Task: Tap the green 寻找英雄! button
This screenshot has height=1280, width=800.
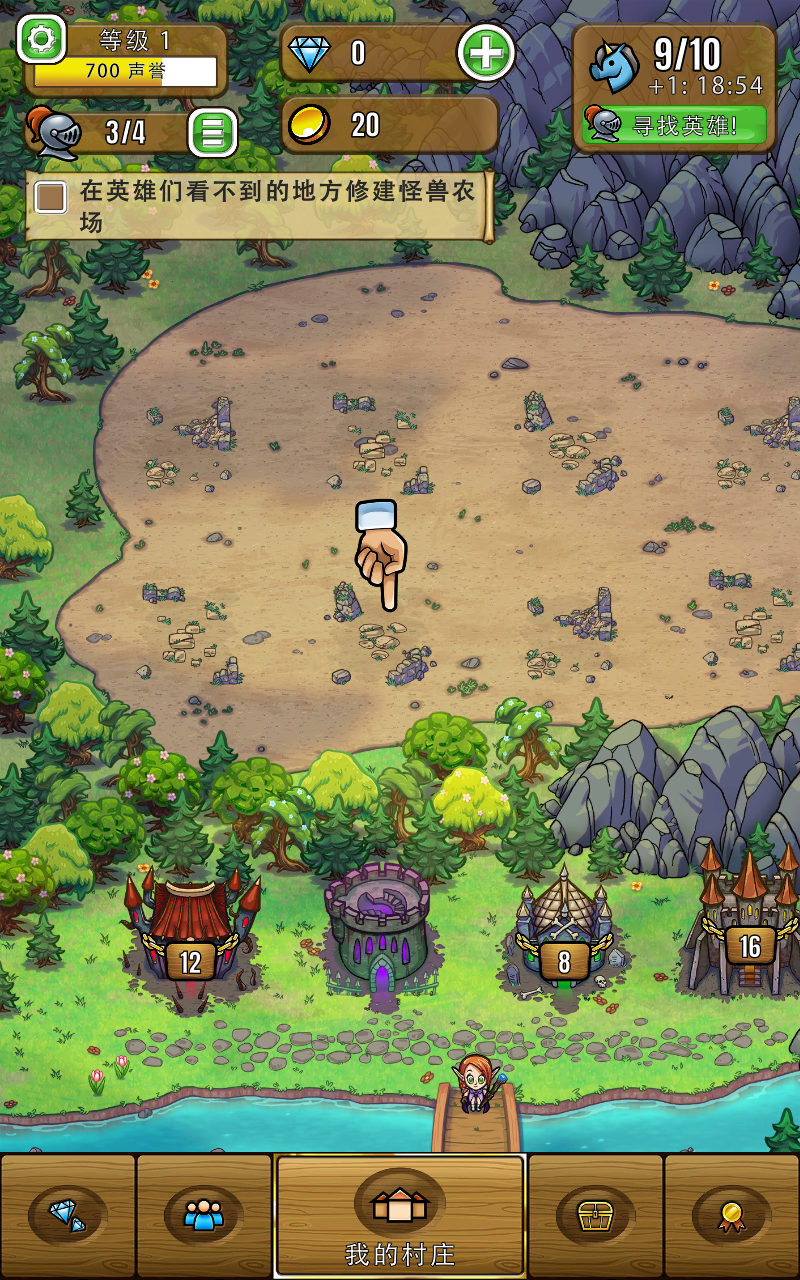Action: [x=675, y=126]
